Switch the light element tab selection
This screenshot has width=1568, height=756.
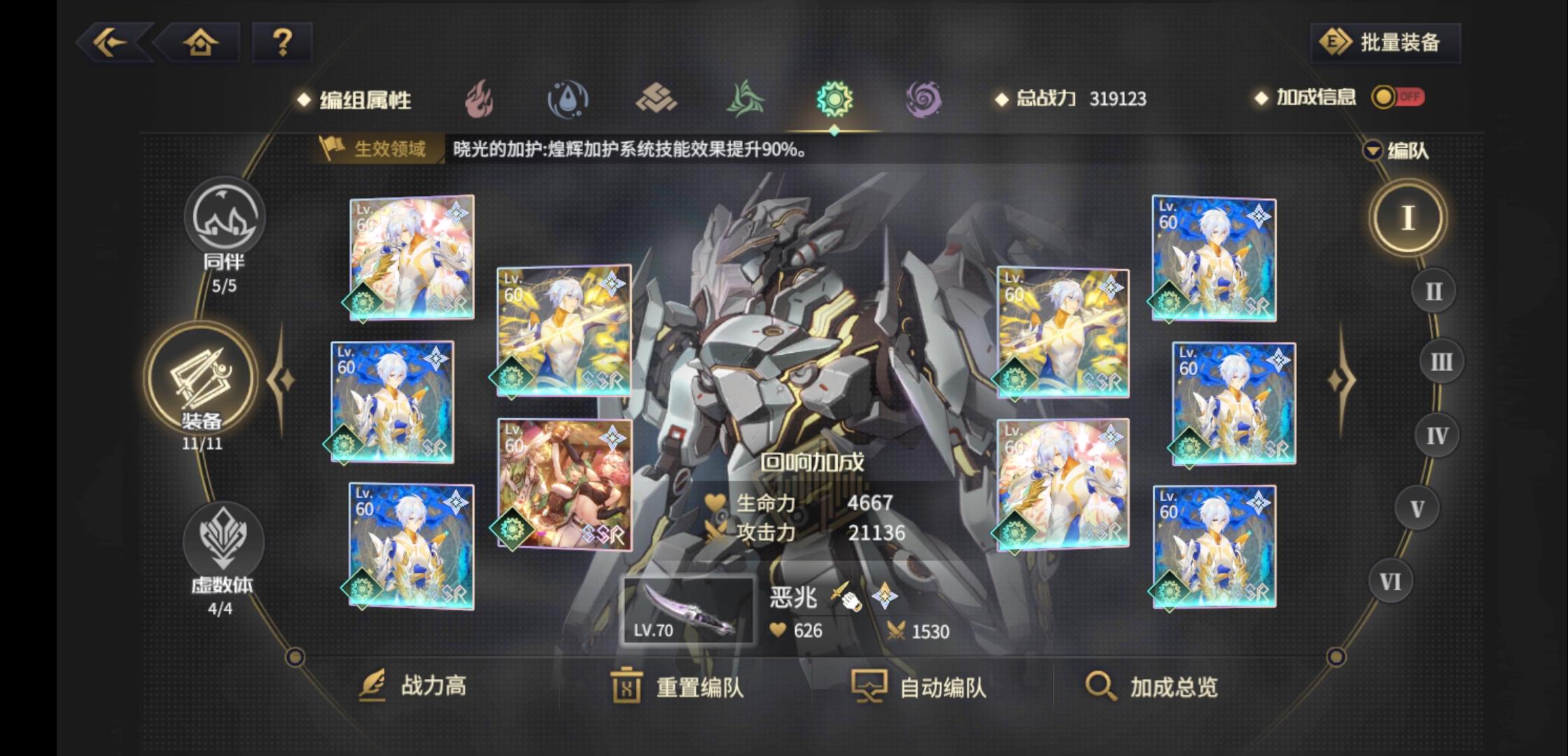pos(834,98)
